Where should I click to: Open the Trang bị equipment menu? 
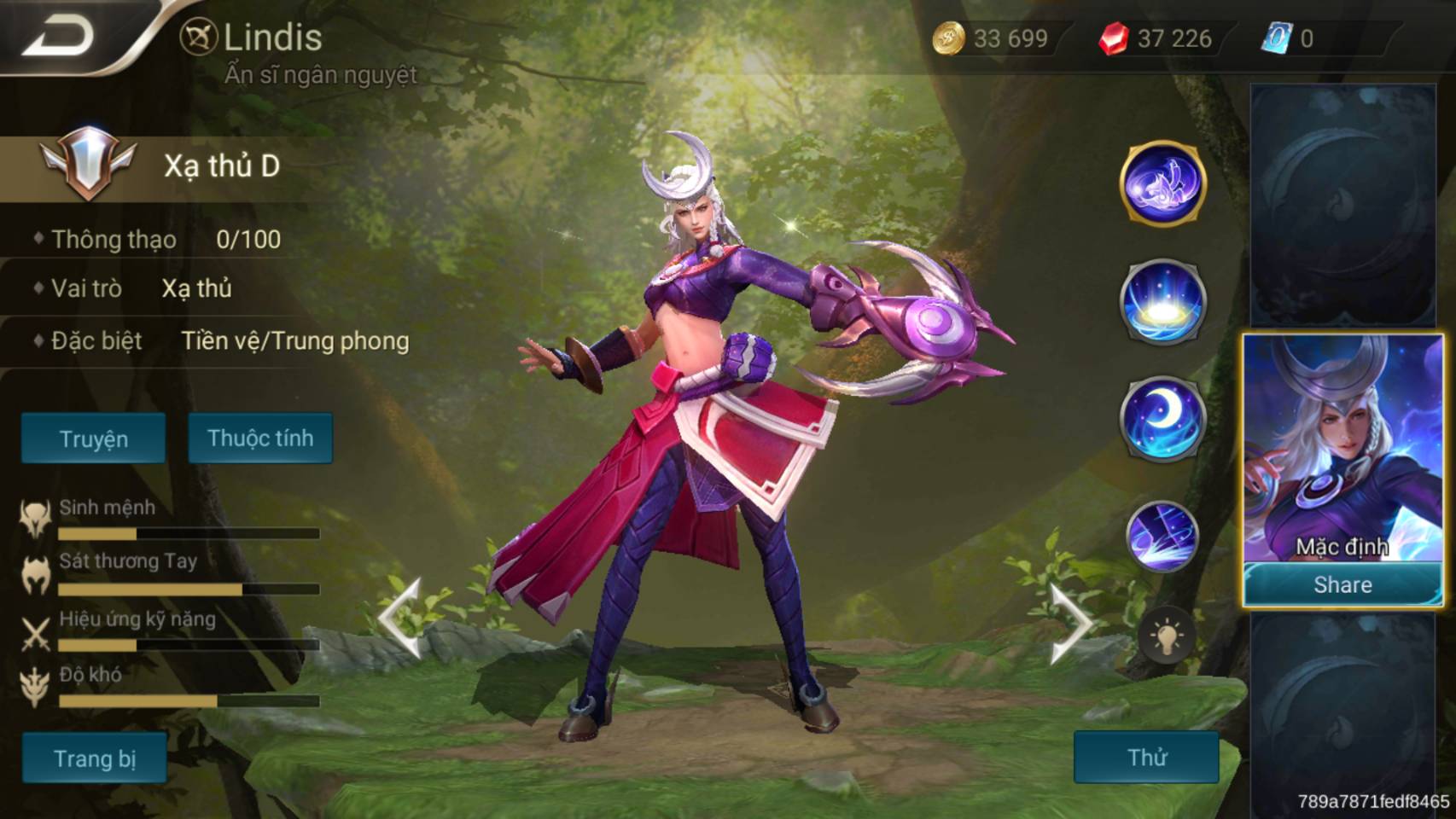pyautogui.click(x=94, y=758)
